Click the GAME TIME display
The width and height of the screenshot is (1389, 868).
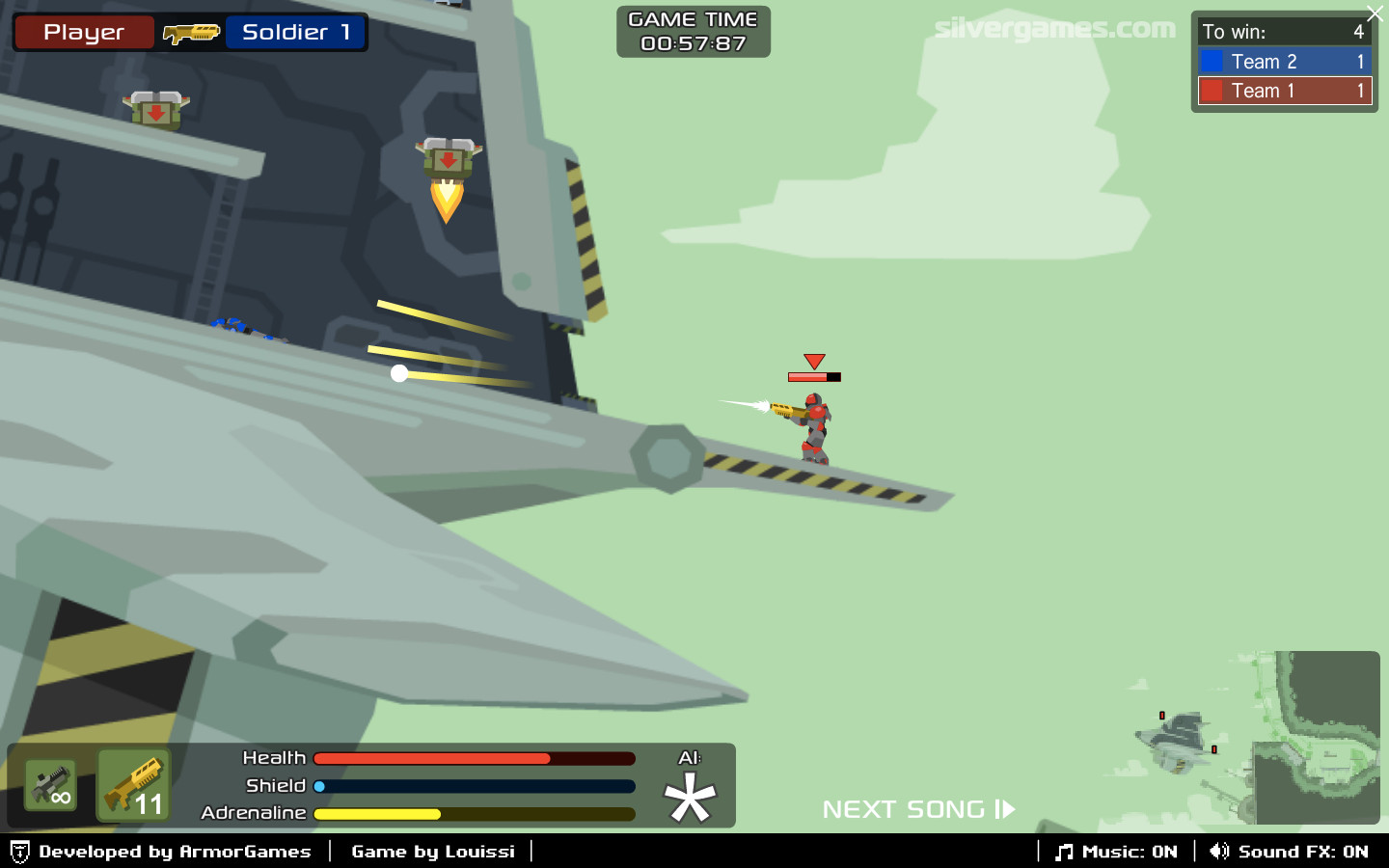(x=693, y=32)
